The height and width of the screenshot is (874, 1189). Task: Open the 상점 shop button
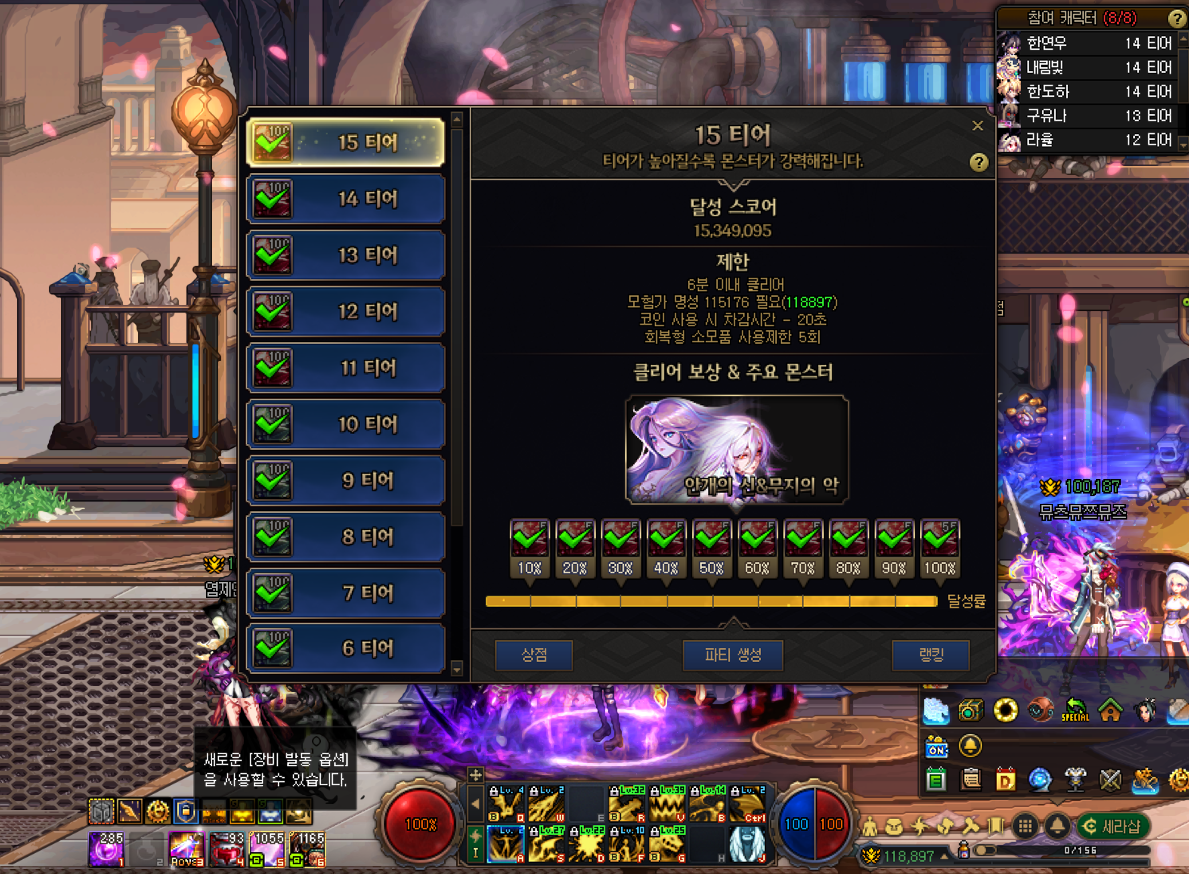(x=533, y=655)
